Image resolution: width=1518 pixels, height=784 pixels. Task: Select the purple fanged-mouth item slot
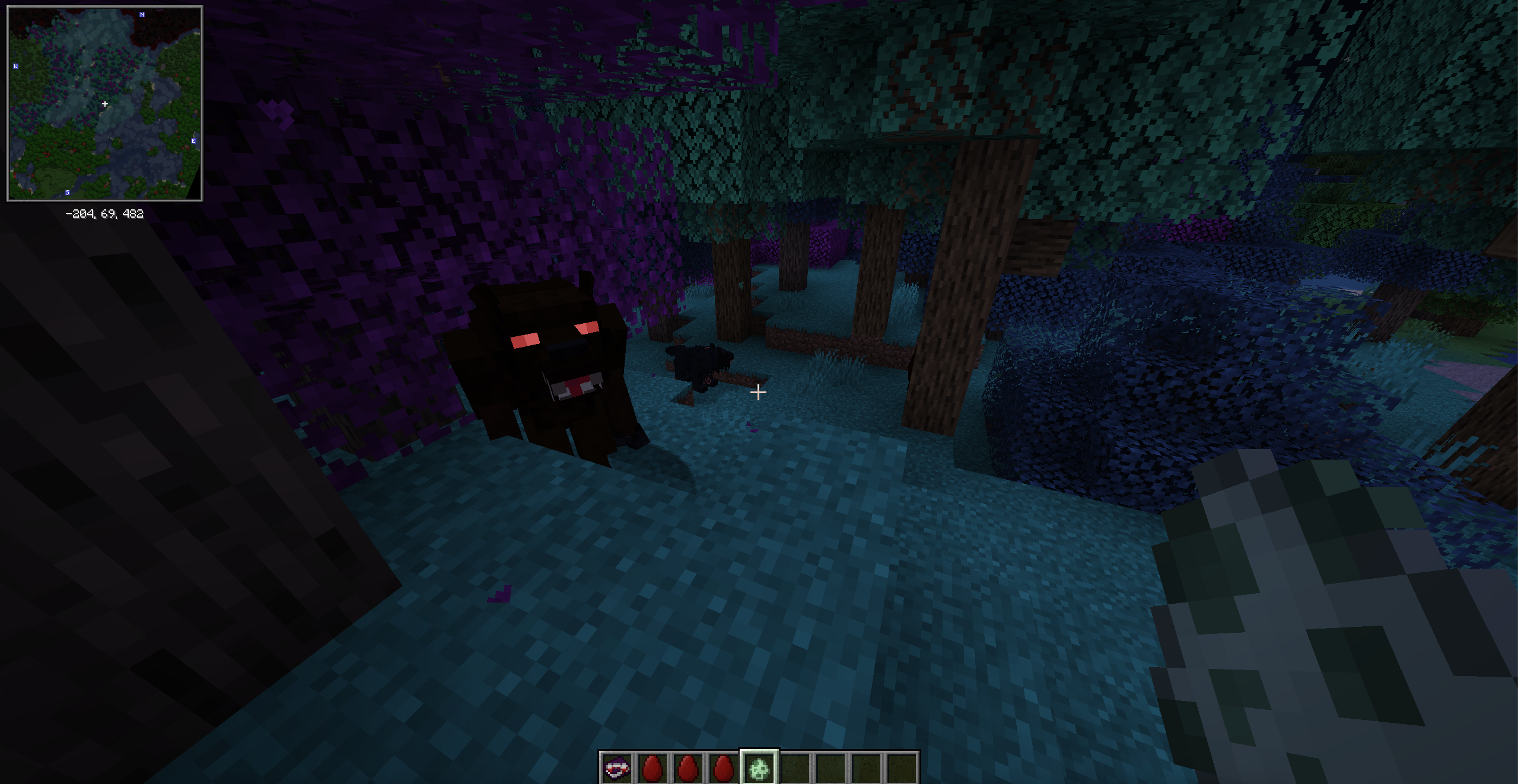point(616,768)
